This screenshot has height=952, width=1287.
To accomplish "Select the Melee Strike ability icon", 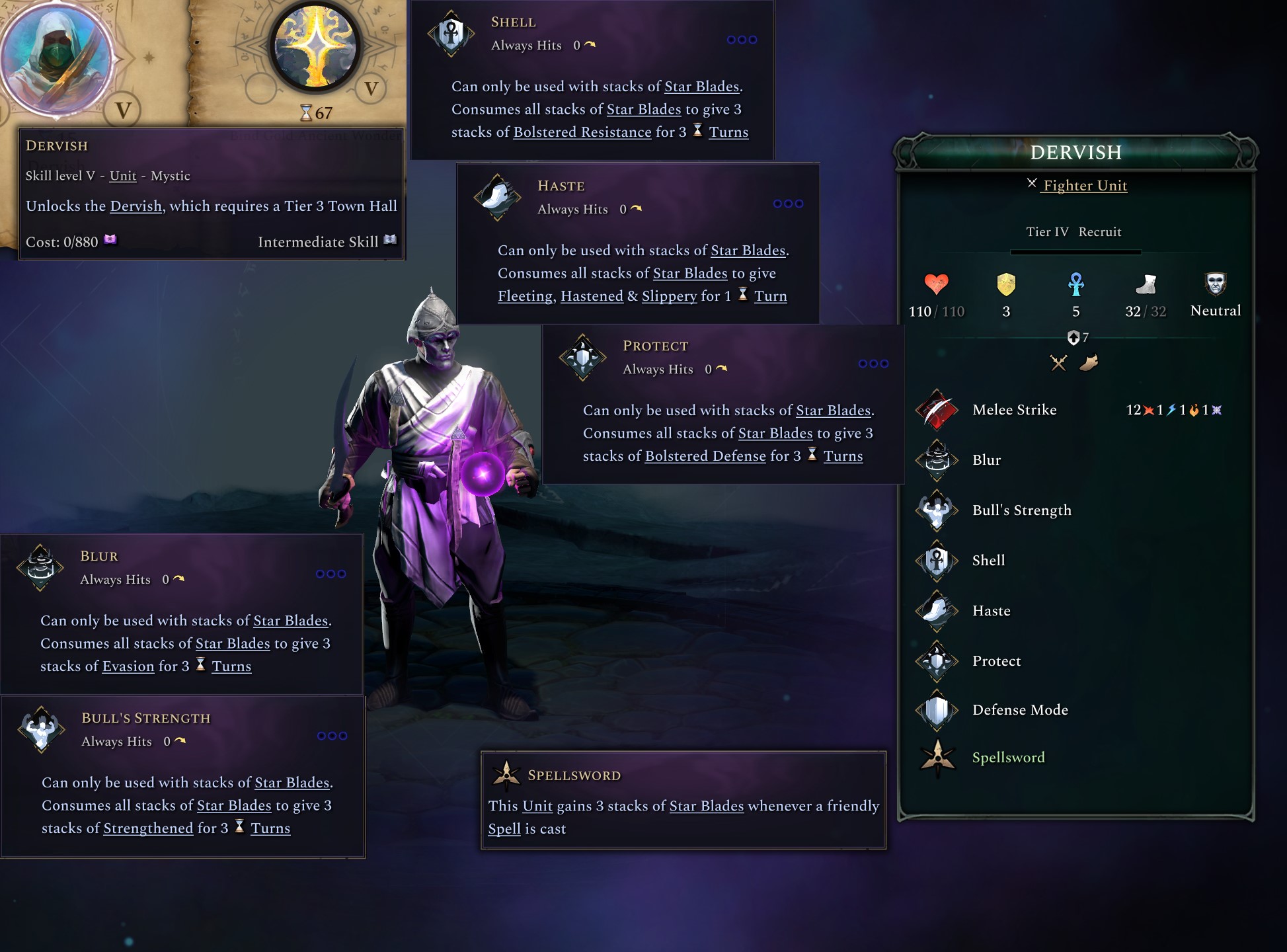I will (x=937, y=410).
